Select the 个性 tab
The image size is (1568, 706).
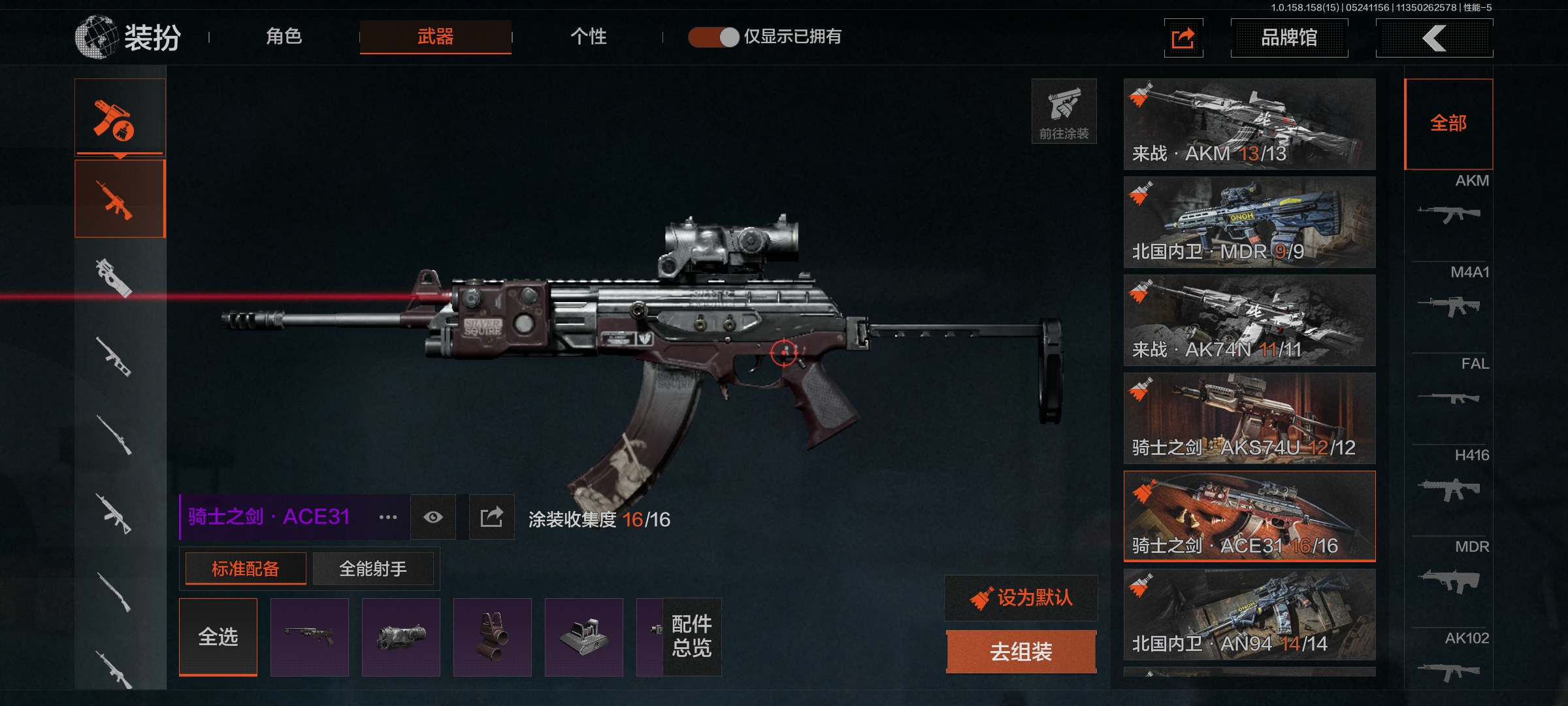[x=588, y=37]
